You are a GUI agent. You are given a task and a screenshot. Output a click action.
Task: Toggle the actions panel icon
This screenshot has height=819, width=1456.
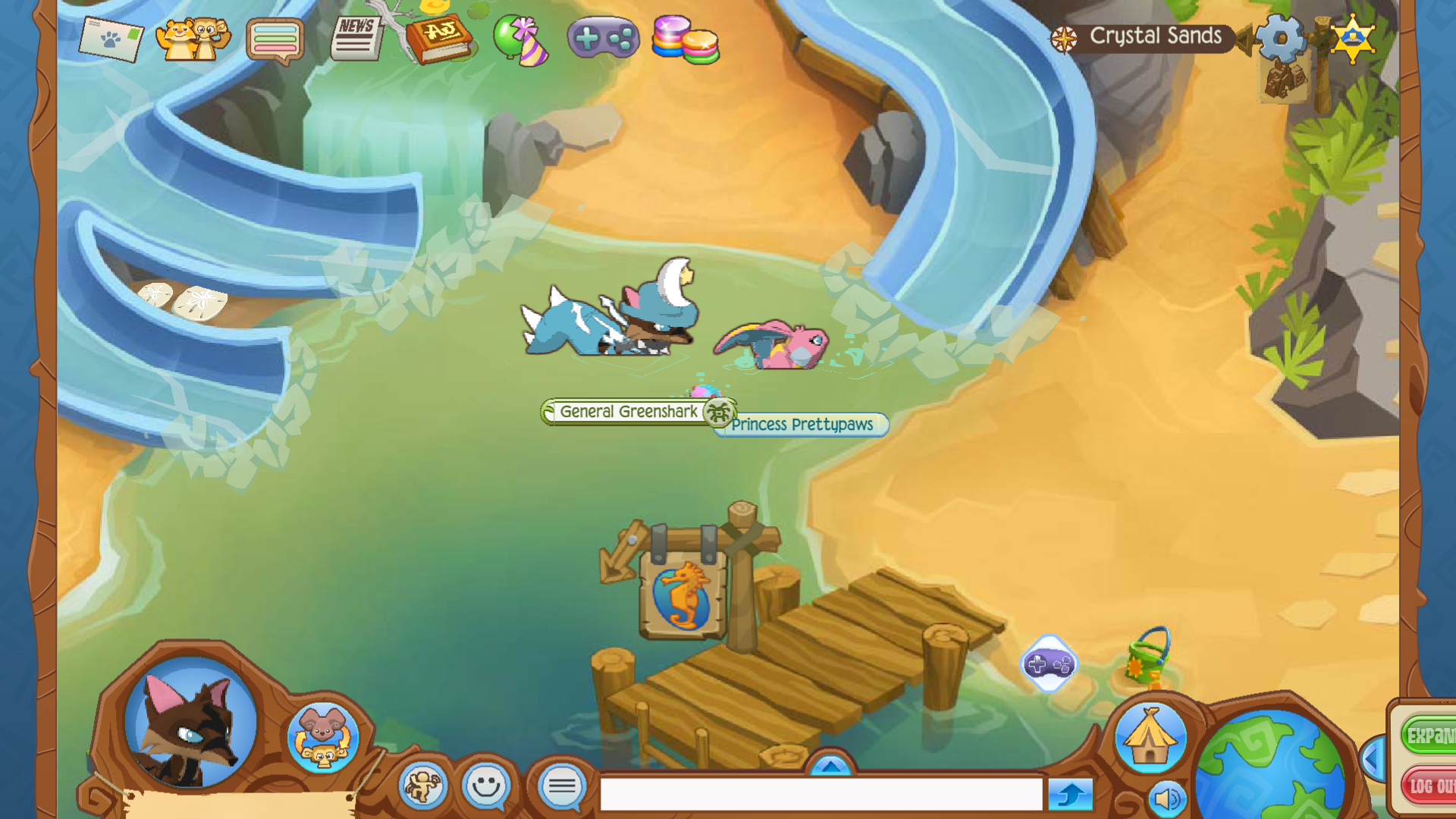(x=425, y=786)
